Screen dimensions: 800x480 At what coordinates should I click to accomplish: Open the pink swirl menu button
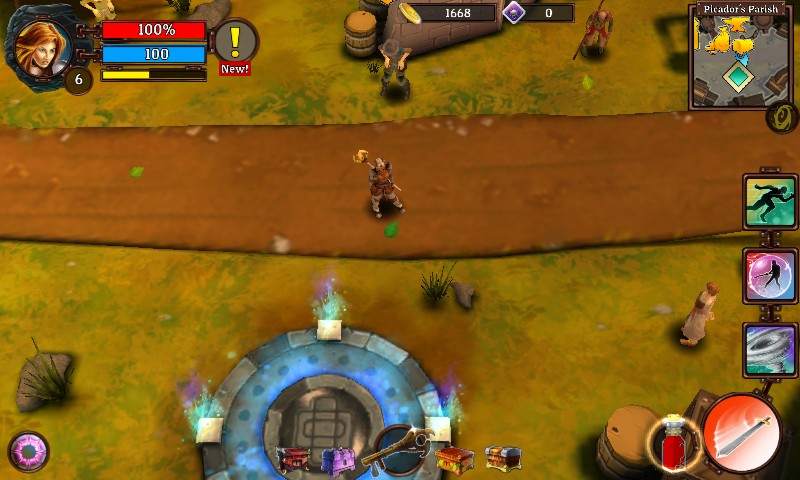click(x=28, y=452)
